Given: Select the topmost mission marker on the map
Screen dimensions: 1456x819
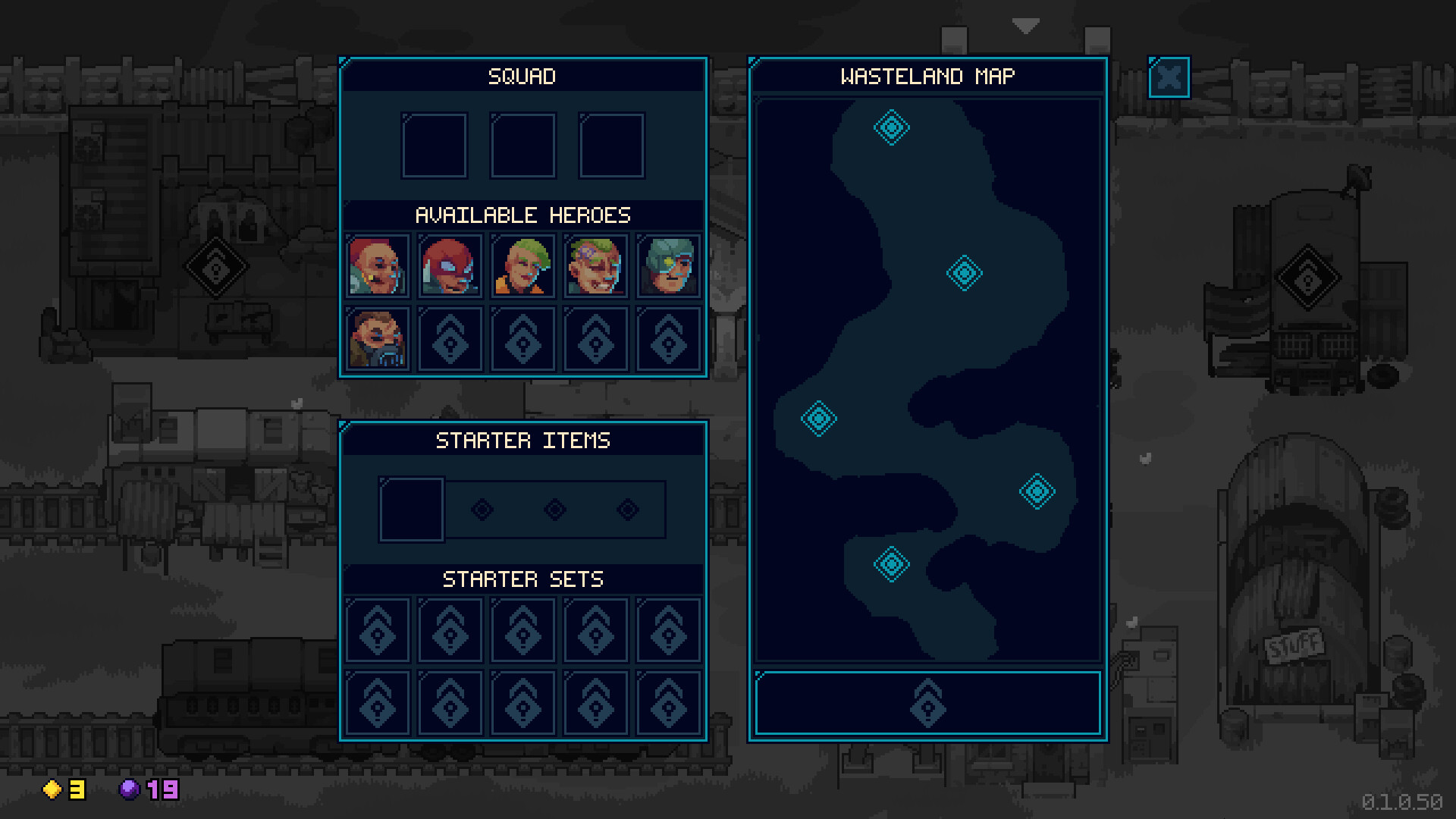Looking at the screenshot, I should coord(891,127).
